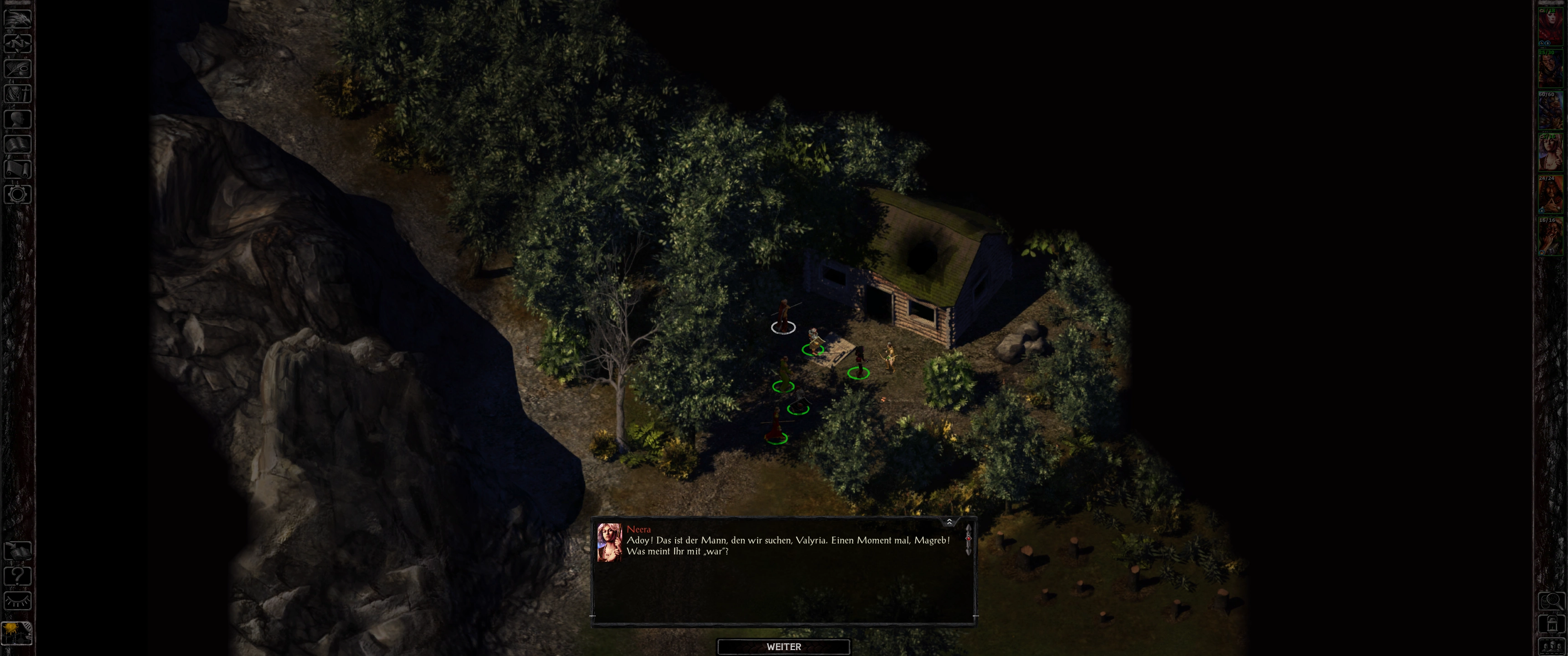Expand the dialogue box with the double-arrow button
The image size is (1568, 656).
[949, 522]
